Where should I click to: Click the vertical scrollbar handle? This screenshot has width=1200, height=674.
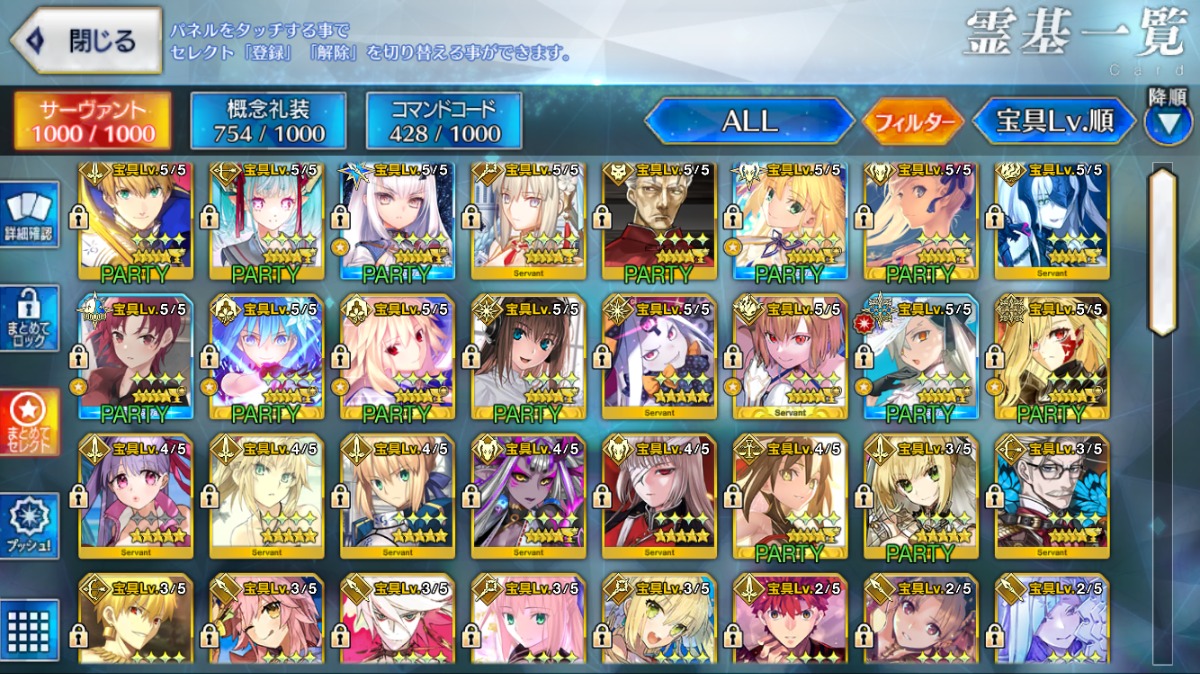coord(1162,250)
